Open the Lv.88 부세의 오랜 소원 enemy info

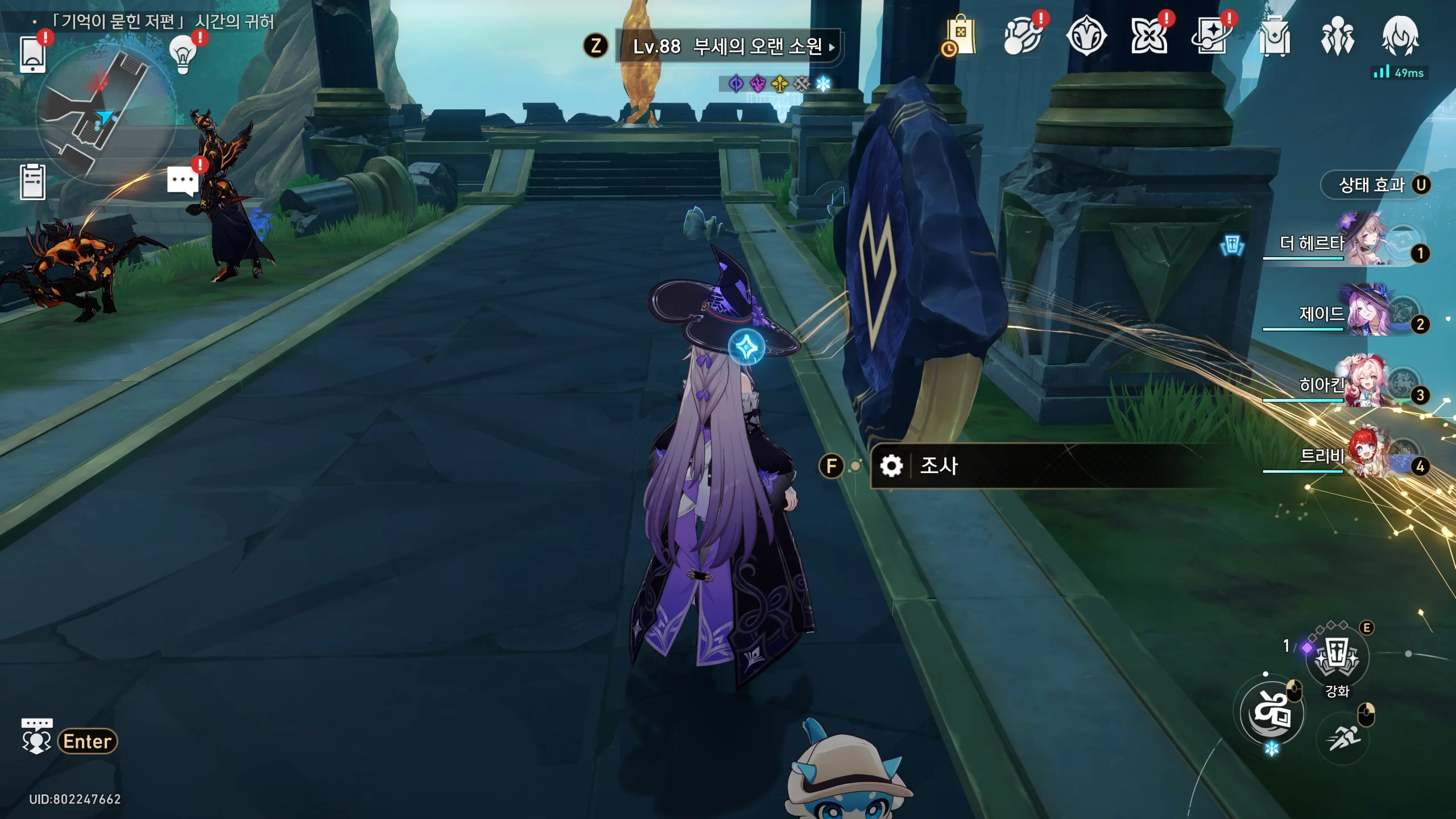[x=728, y=46]
